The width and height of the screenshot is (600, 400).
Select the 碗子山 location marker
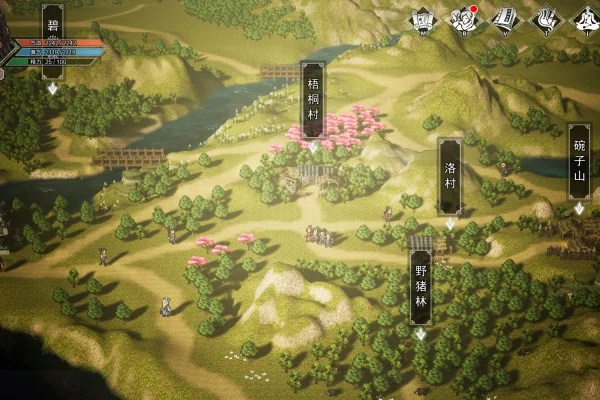click(579, 162)
